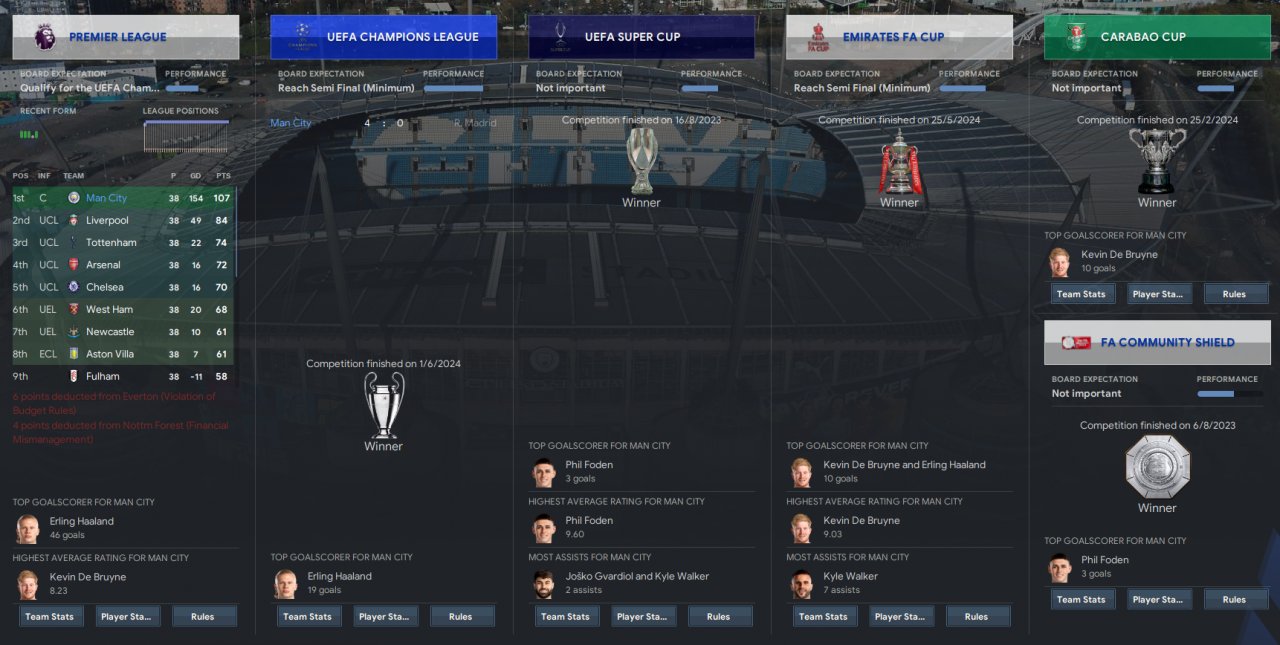
Task: Show Rules for the Carabao Cup
Action: pos(1234,294)
